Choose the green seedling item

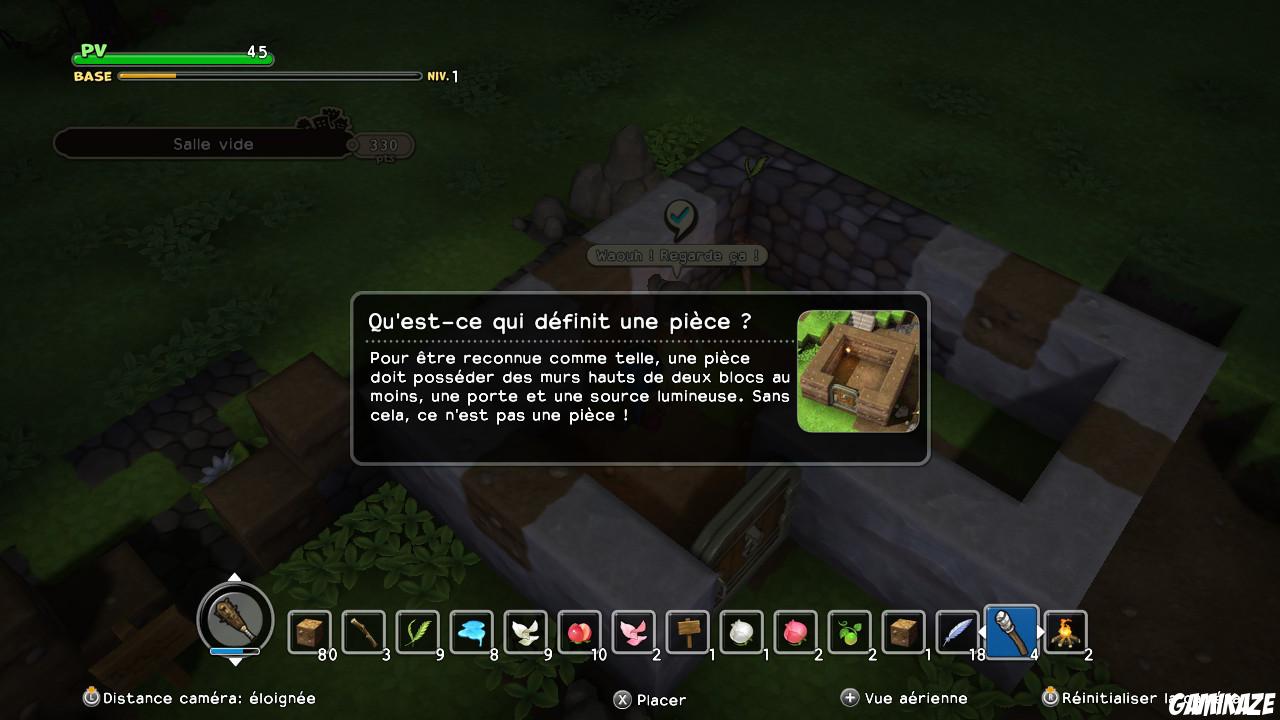849,630
